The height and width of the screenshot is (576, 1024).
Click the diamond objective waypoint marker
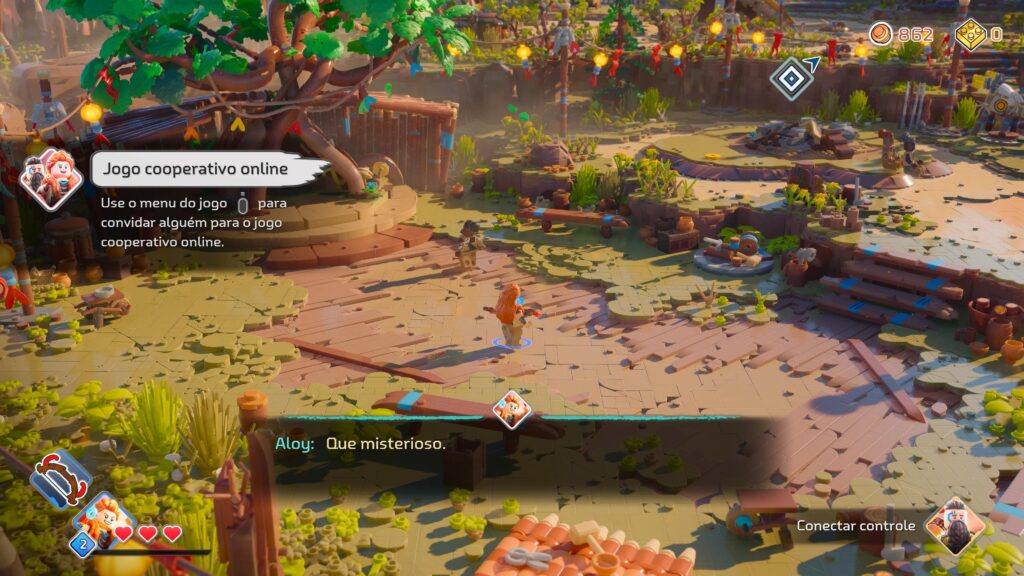(x=791, y=77)
